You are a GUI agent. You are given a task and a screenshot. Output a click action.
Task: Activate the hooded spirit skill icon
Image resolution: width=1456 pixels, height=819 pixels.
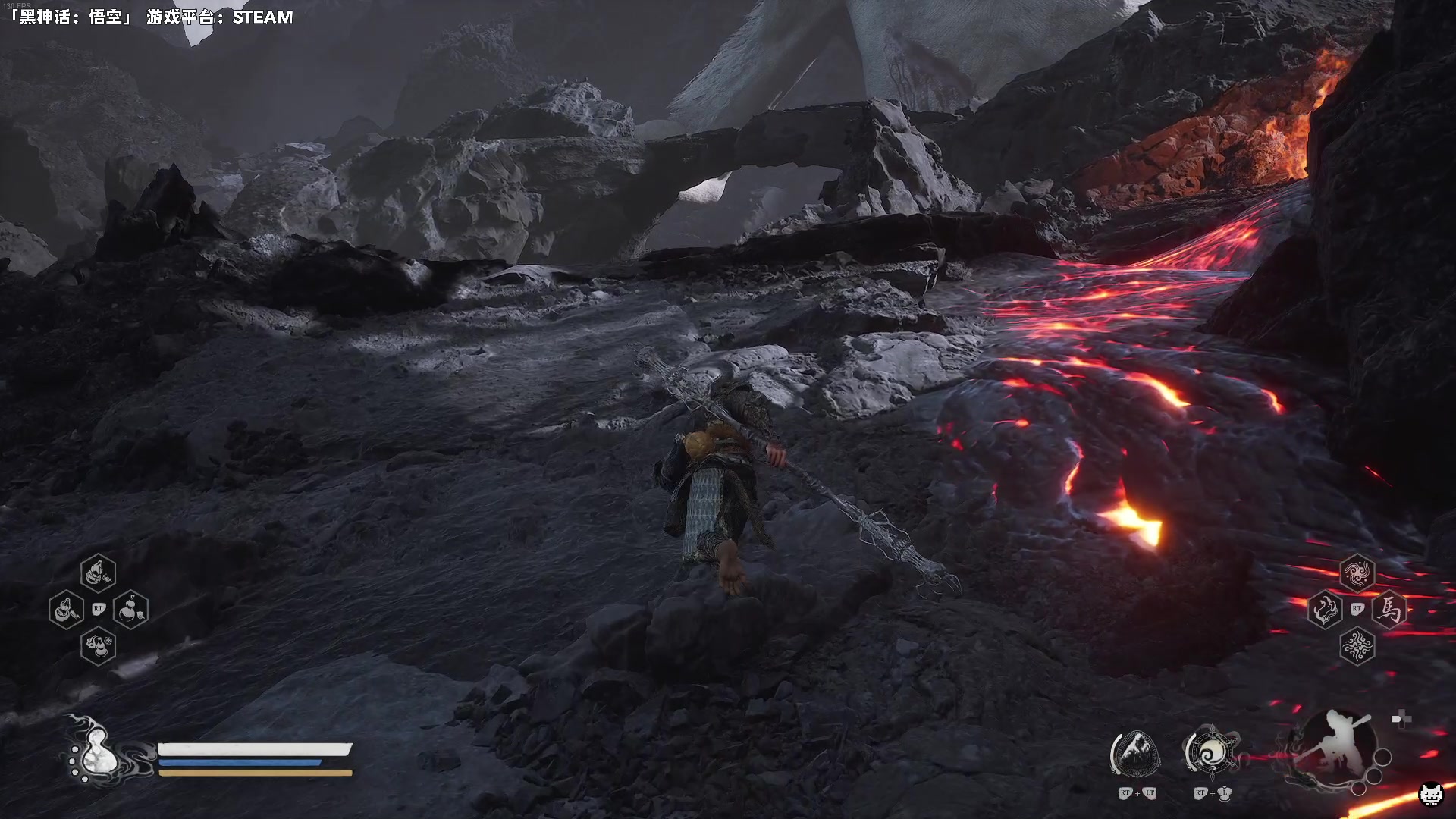tap(1135, 755)
